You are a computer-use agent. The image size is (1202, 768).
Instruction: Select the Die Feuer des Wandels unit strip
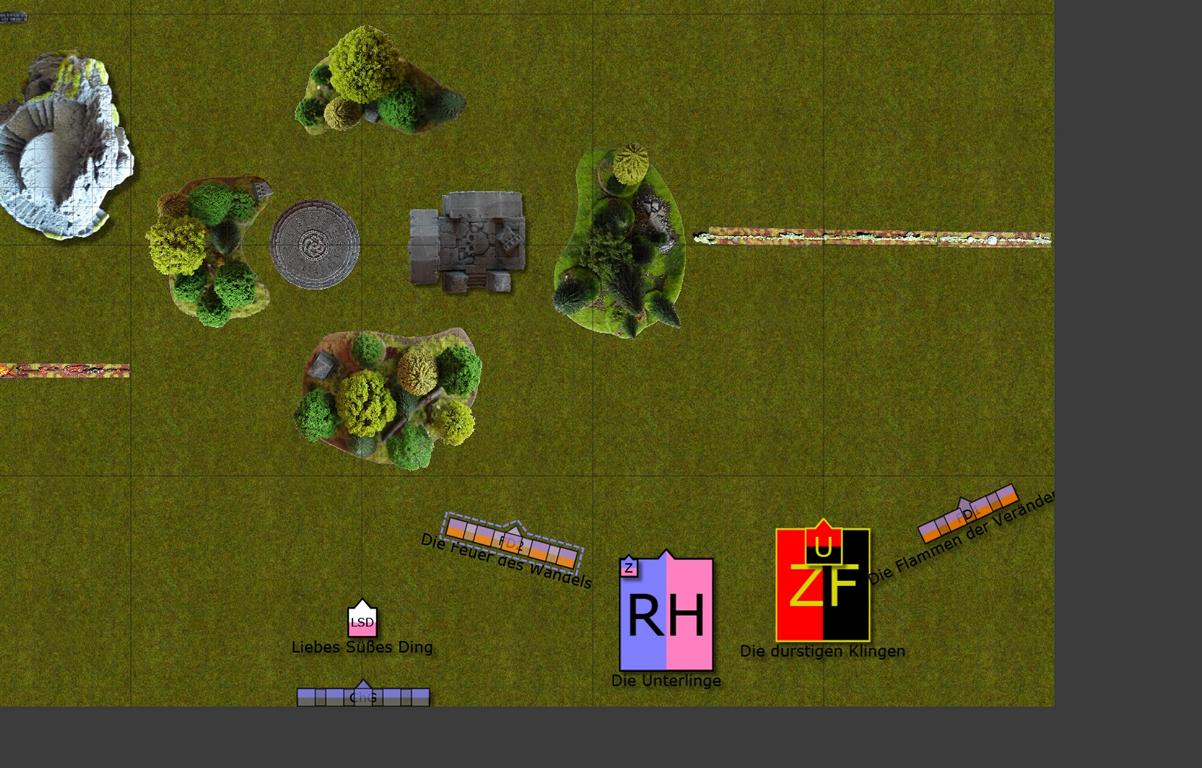tap(512, 541)
